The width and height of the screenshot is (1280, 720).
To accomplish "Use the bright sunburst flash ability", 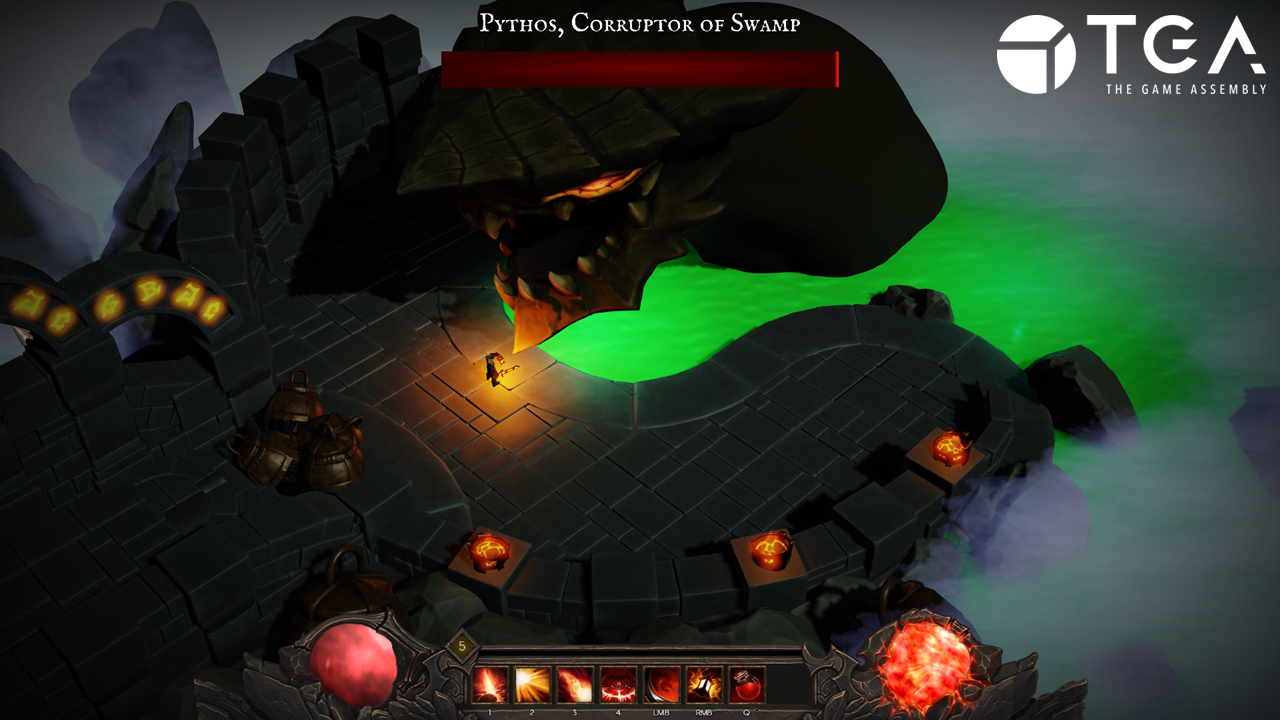I will click(533, 685).
